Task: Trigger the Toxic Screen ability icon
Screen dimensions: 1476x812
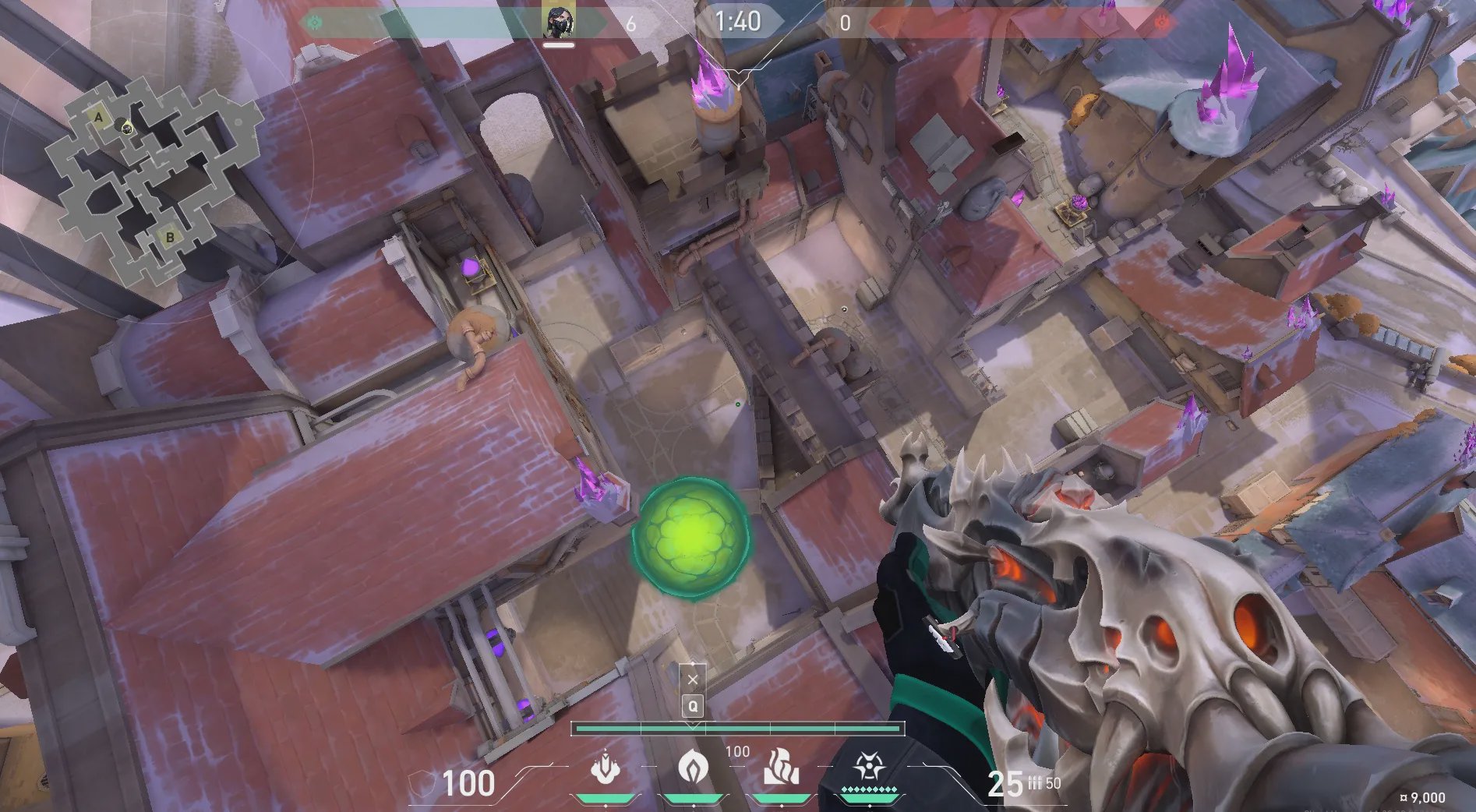Action: (x=780, y=767)
